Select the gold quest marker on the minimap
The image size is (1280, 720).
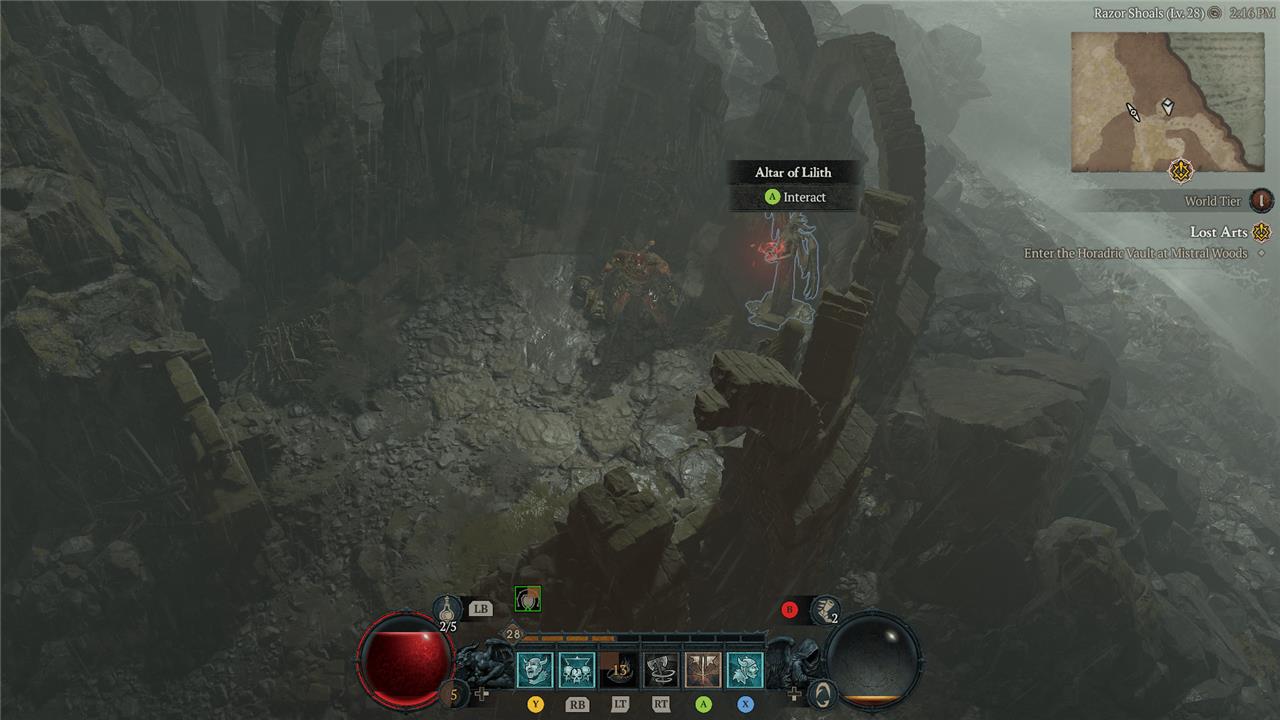pos(1183,171)
